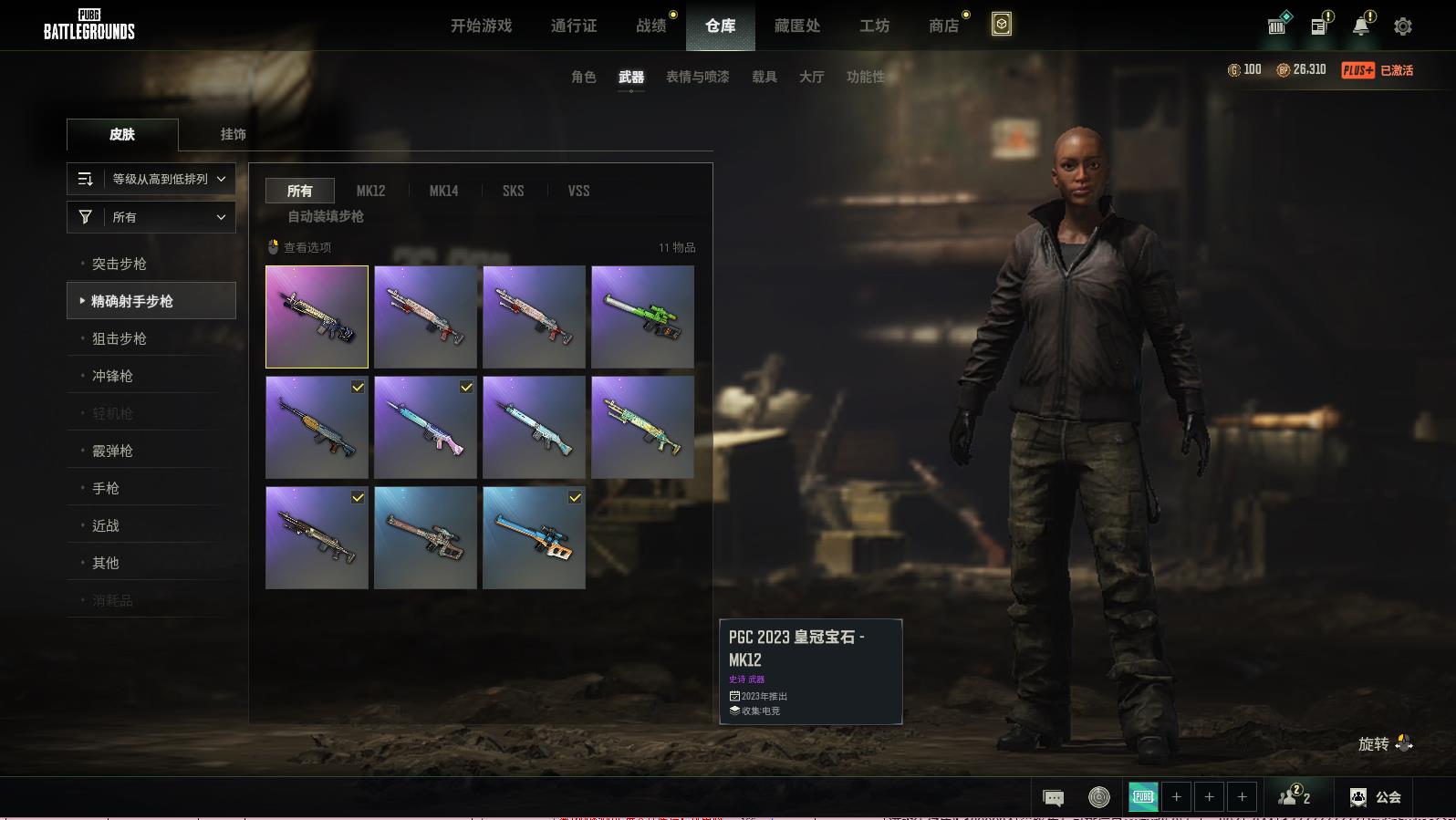Select the 角色 sub-tab

click(x=583, y=77)
